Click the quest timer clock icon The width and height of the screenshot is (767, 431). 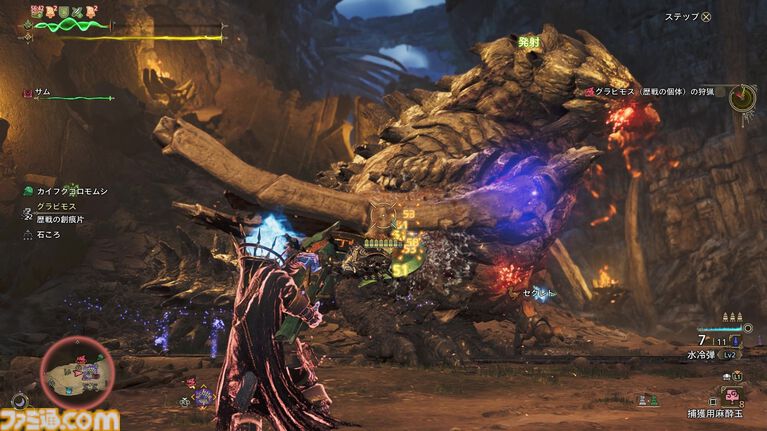point(742,97)
